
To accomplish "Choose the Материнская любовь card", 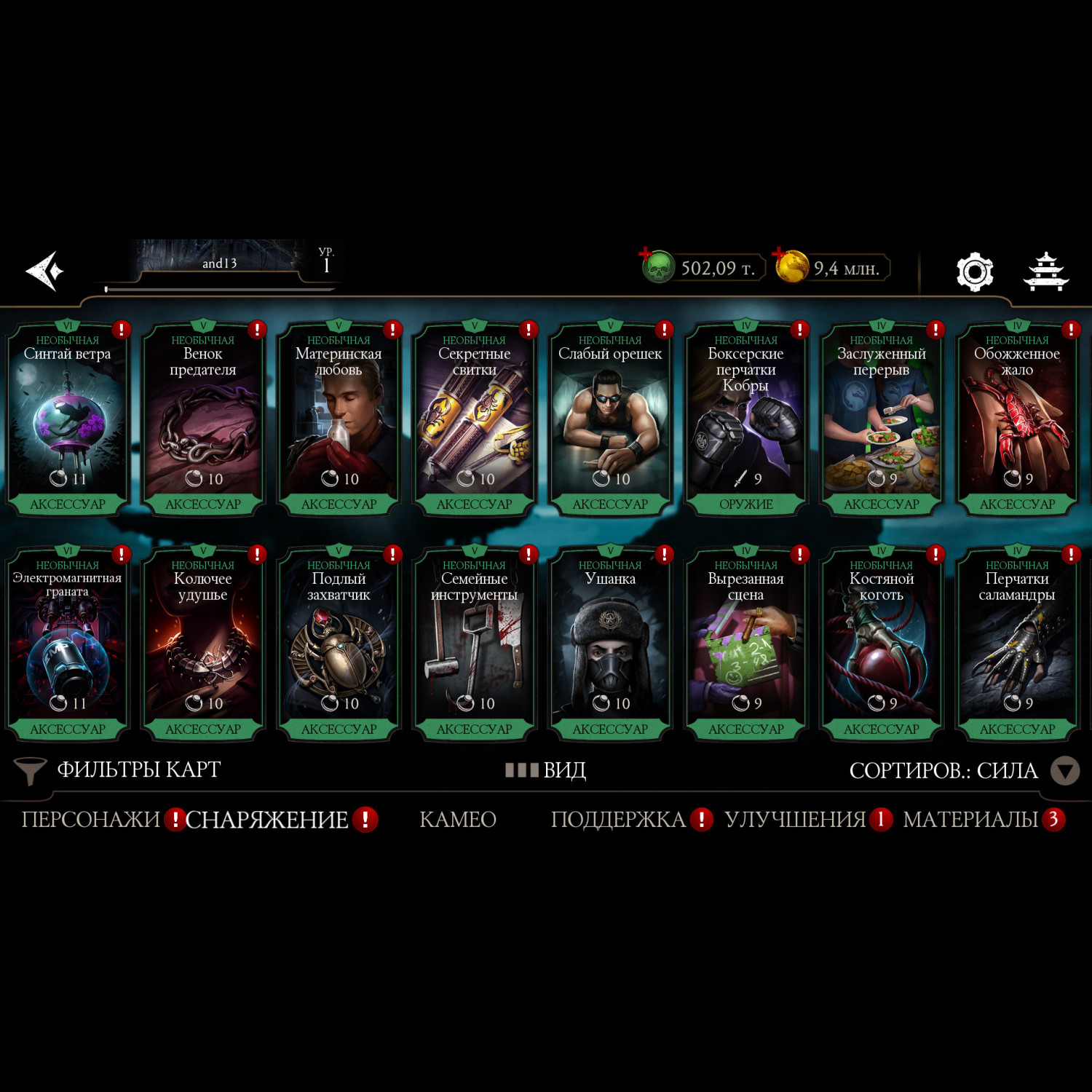I will pyautogui.click(x=339, y=419).
